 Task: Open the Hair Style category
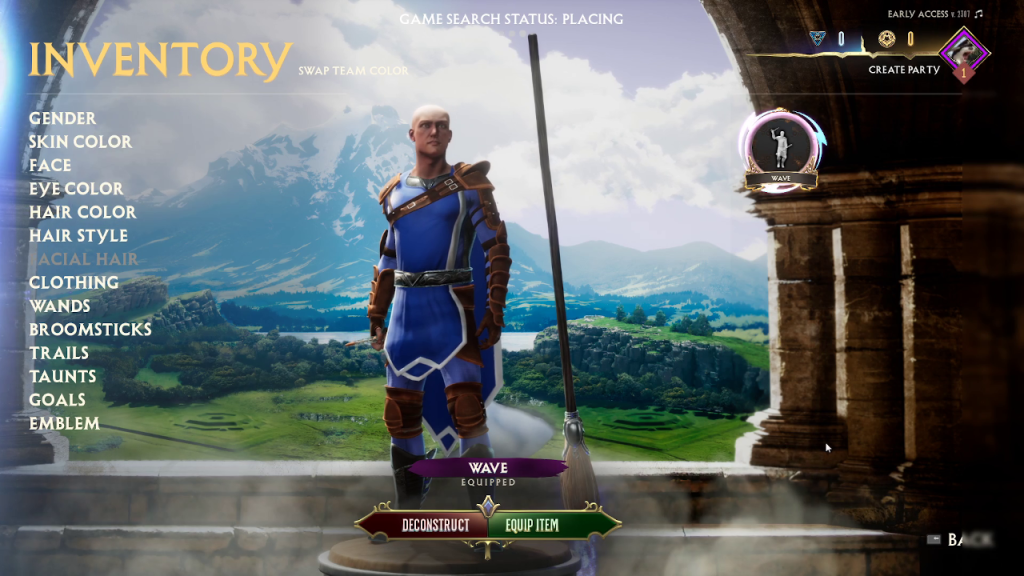pos(78,236)
